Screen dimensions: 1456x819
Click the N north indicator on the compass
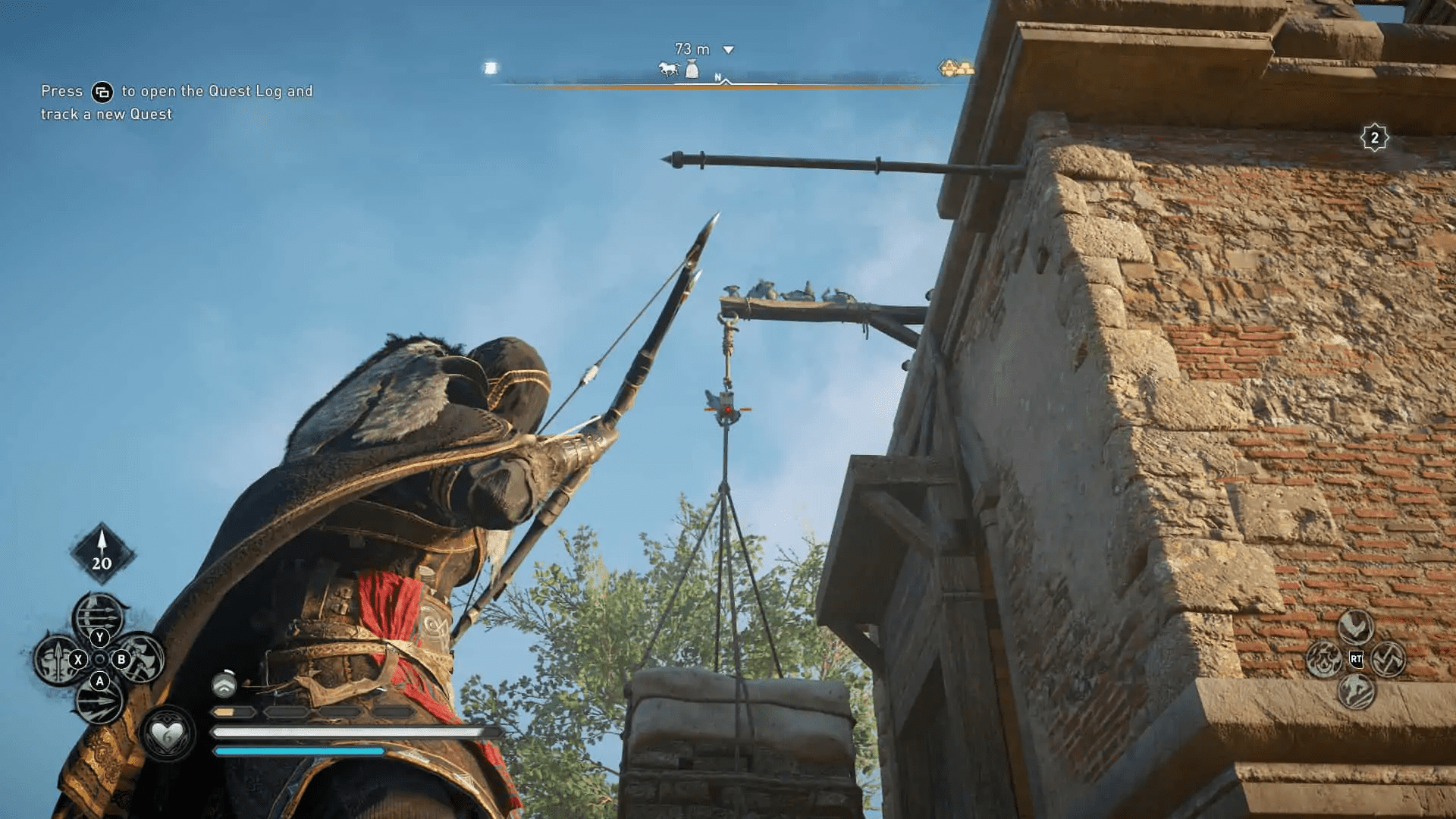tap(717, 77)
